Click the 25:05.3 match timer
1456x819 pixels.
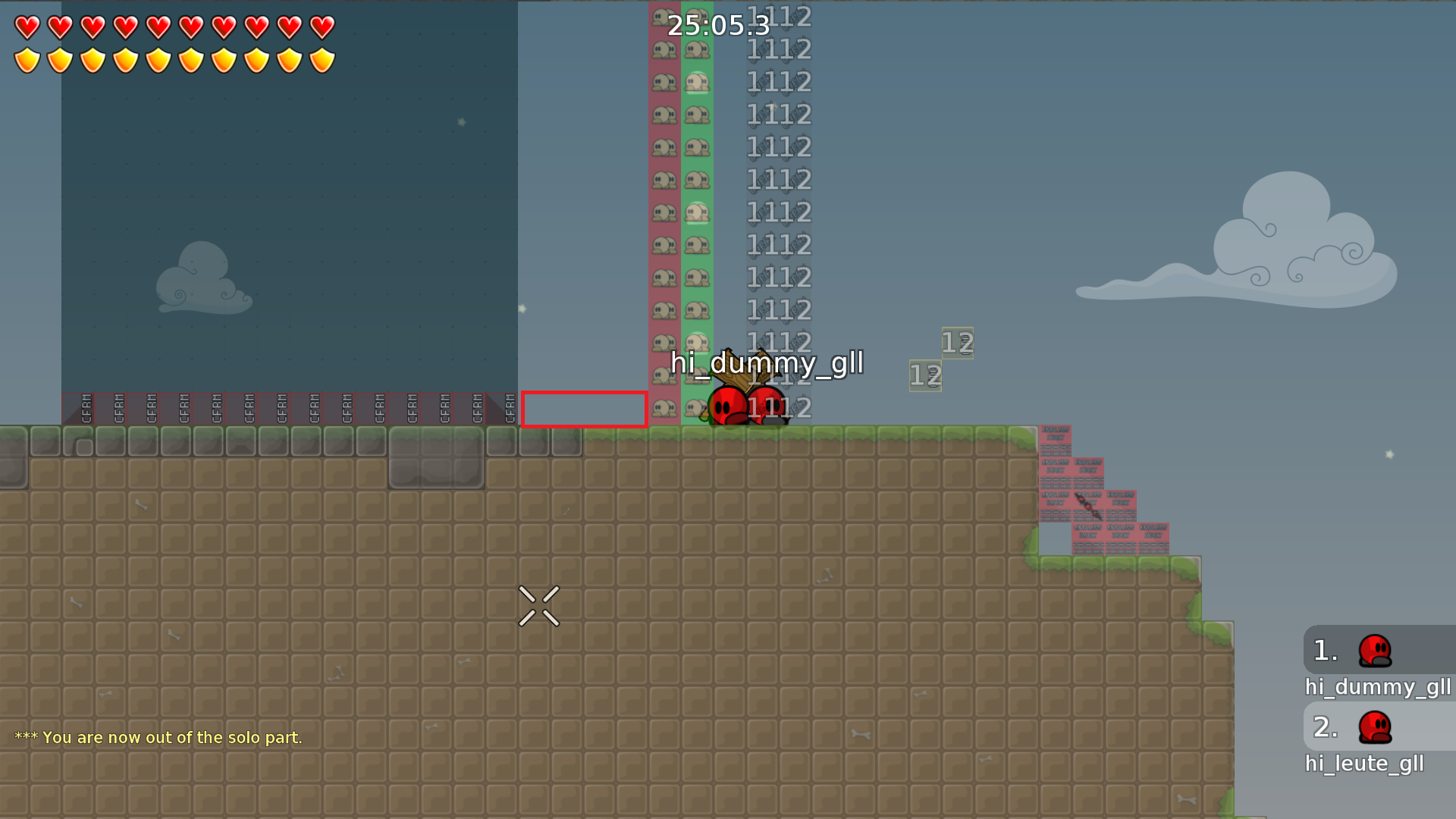pyautogui.click(x=717, y=25)
